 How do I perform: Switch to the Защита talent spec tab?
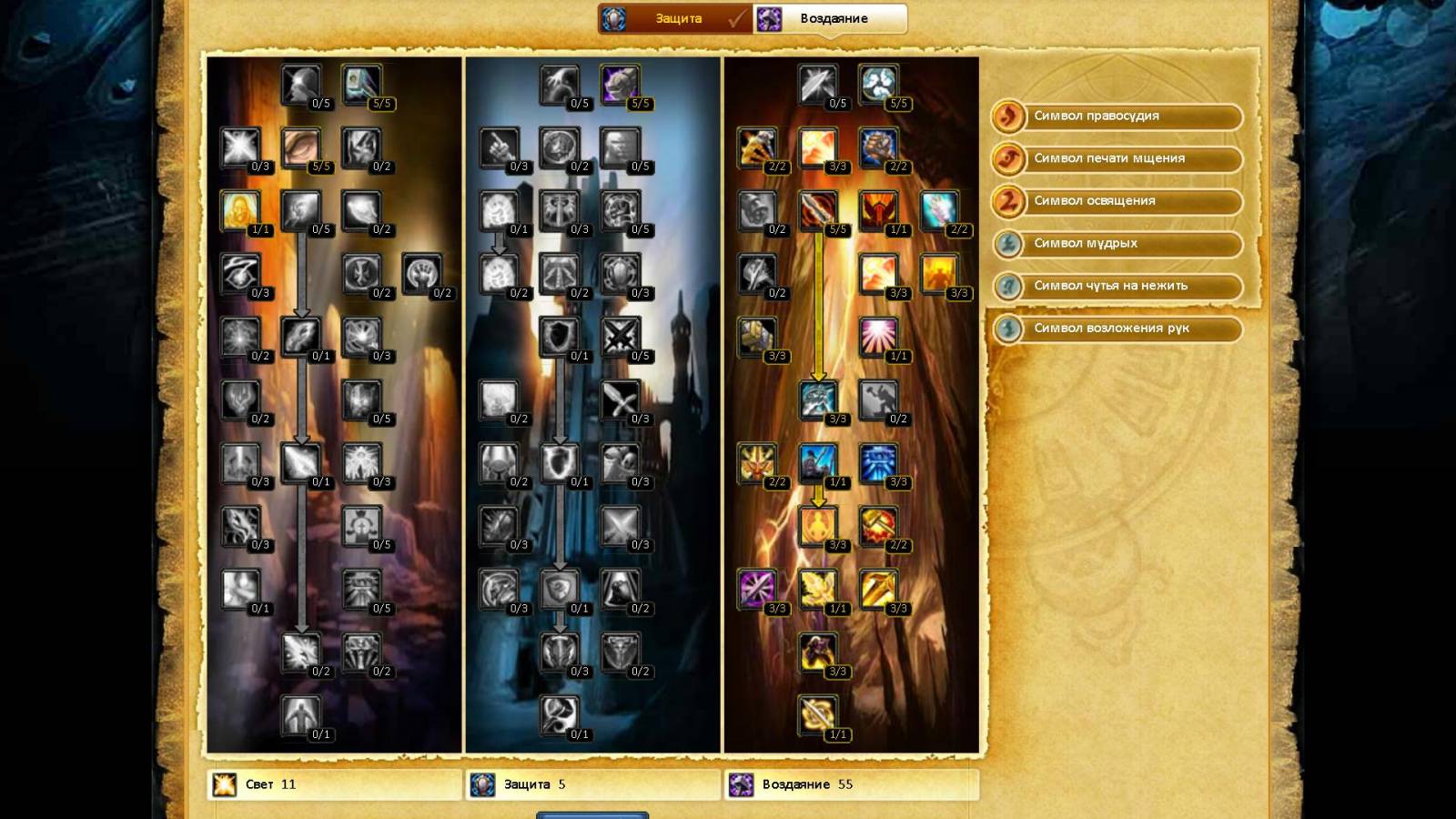click(677, 19)
